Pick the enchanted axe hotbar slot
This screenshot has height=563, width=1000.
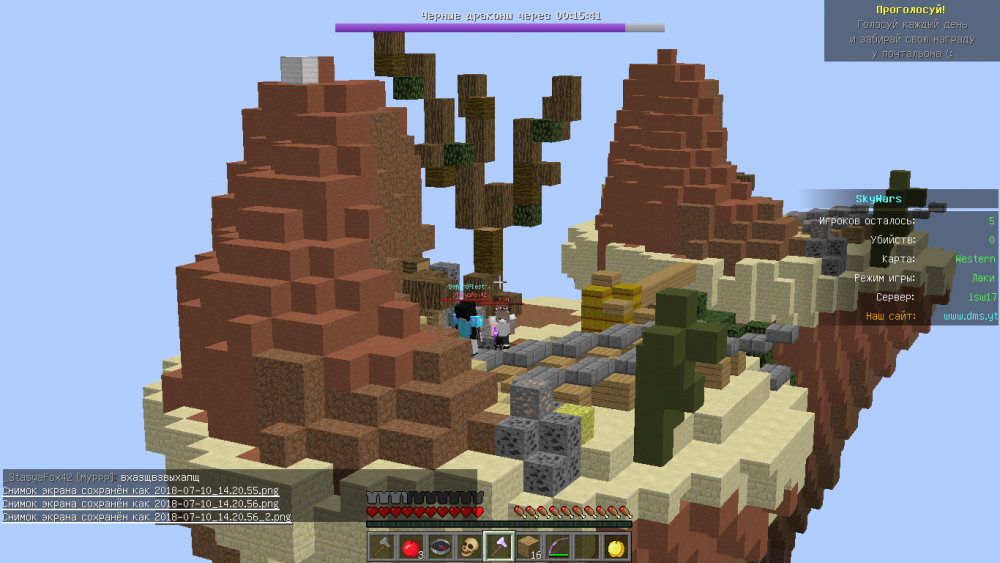click(497, 547)
